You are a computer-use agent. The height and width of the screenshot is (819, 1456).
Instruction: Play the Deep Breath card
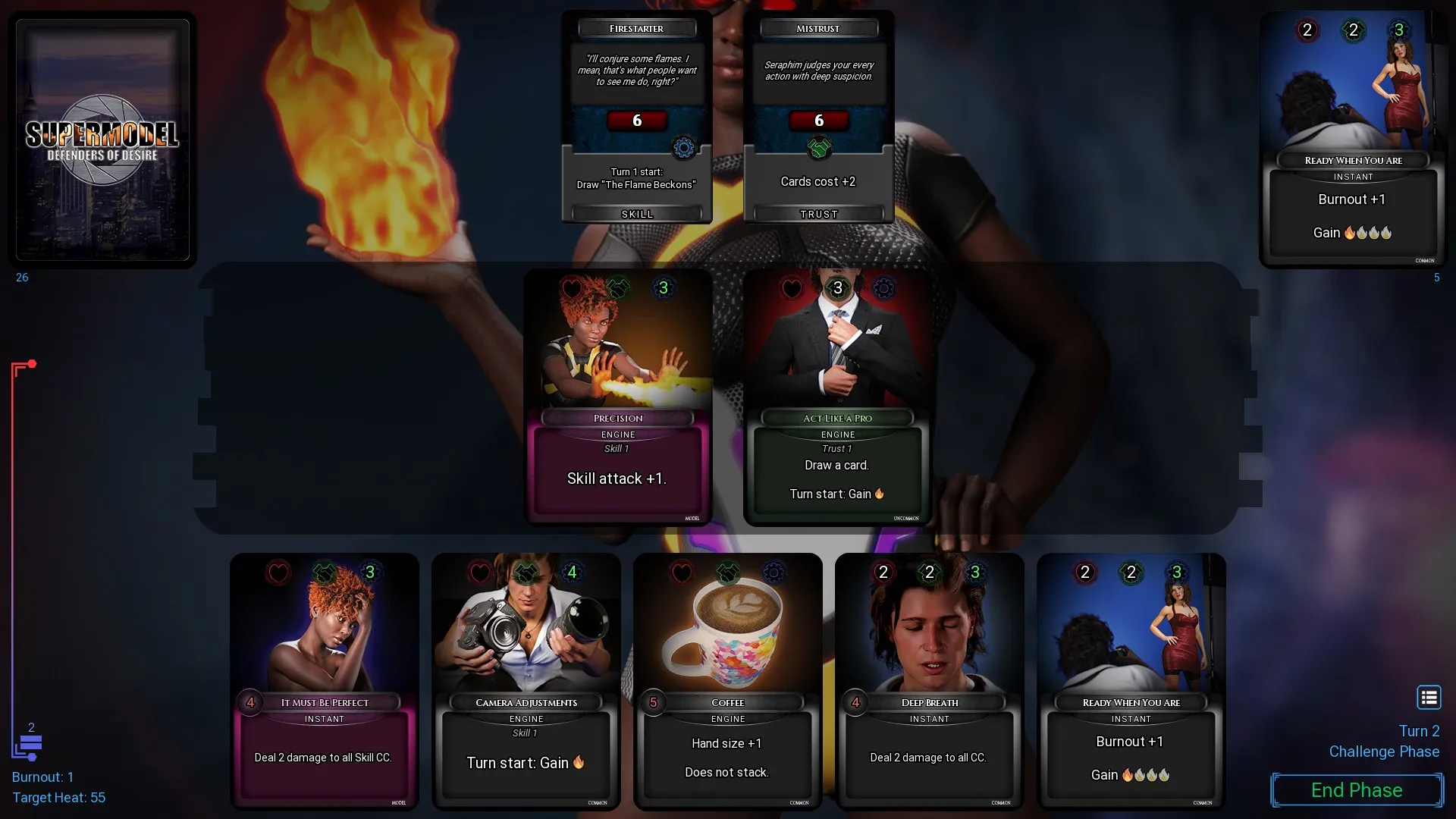(x=930, y=681)
